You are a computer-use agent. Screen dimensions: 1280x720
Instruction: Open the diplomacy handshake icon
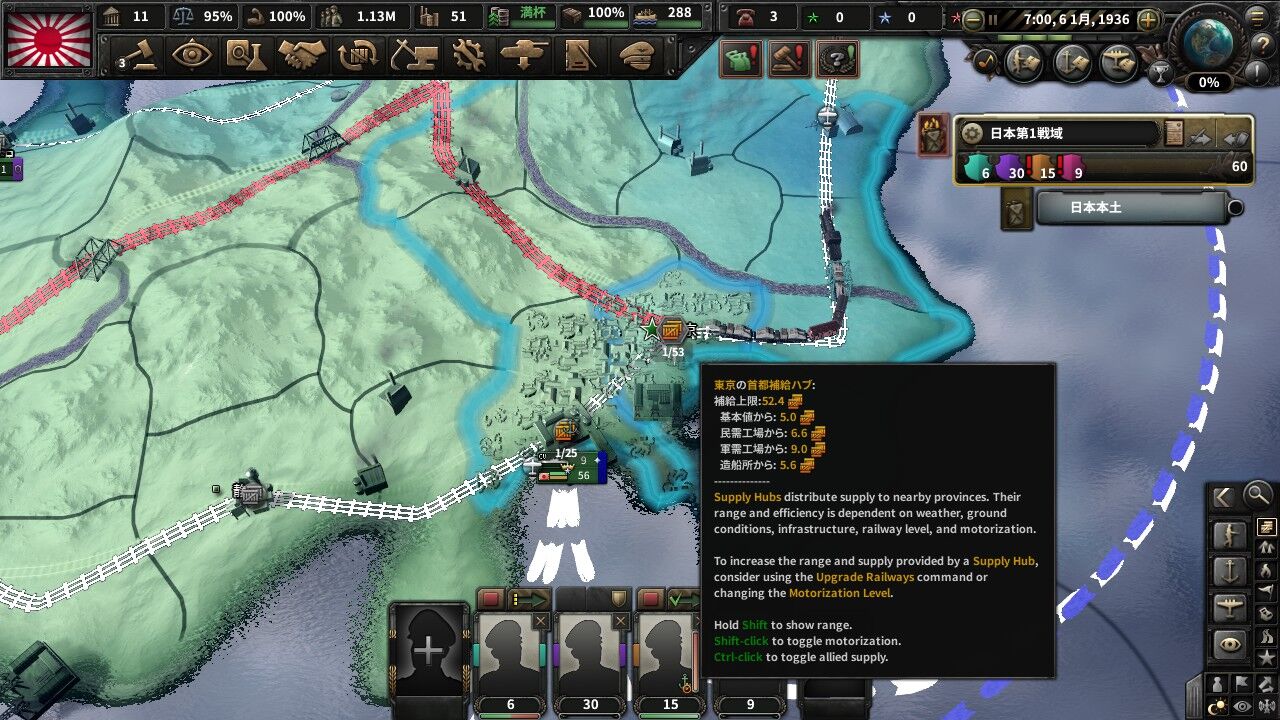[x=303, y=56]
